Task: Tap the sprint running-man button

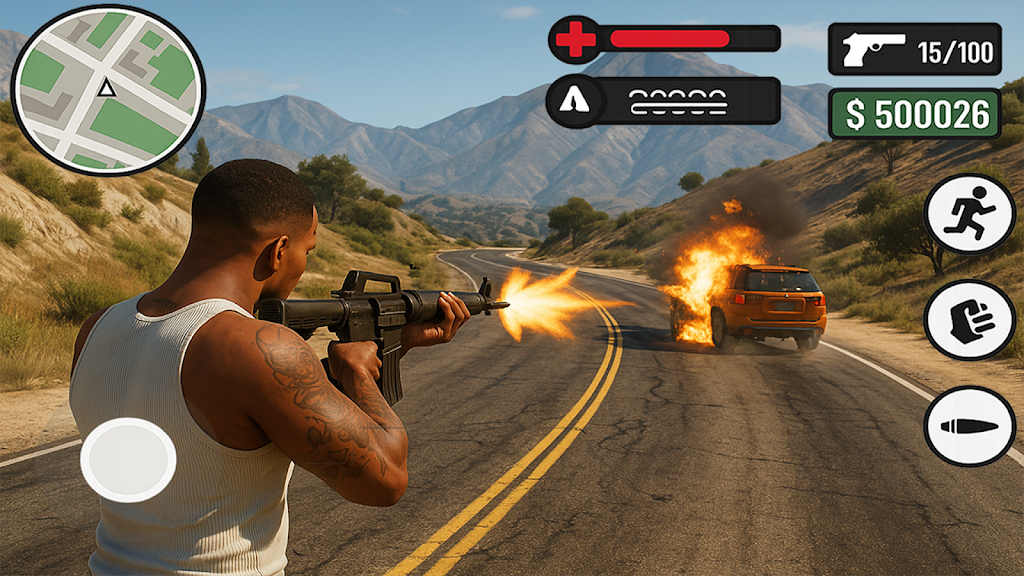Action: 969,213
